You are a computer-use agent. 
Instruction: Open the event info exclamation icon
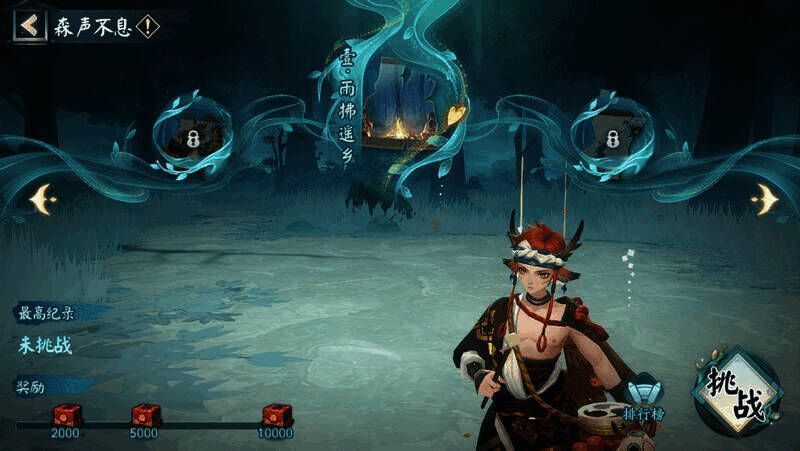click(148, 26)
